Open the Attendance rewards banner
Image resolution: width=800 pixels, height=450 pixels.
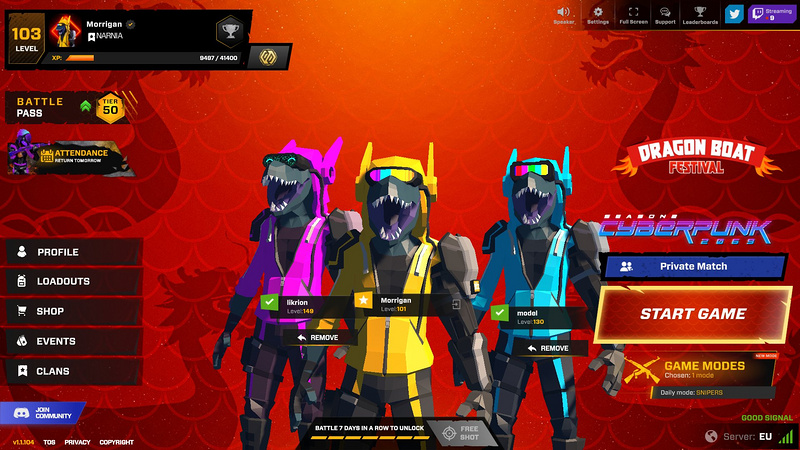(70, 155)
